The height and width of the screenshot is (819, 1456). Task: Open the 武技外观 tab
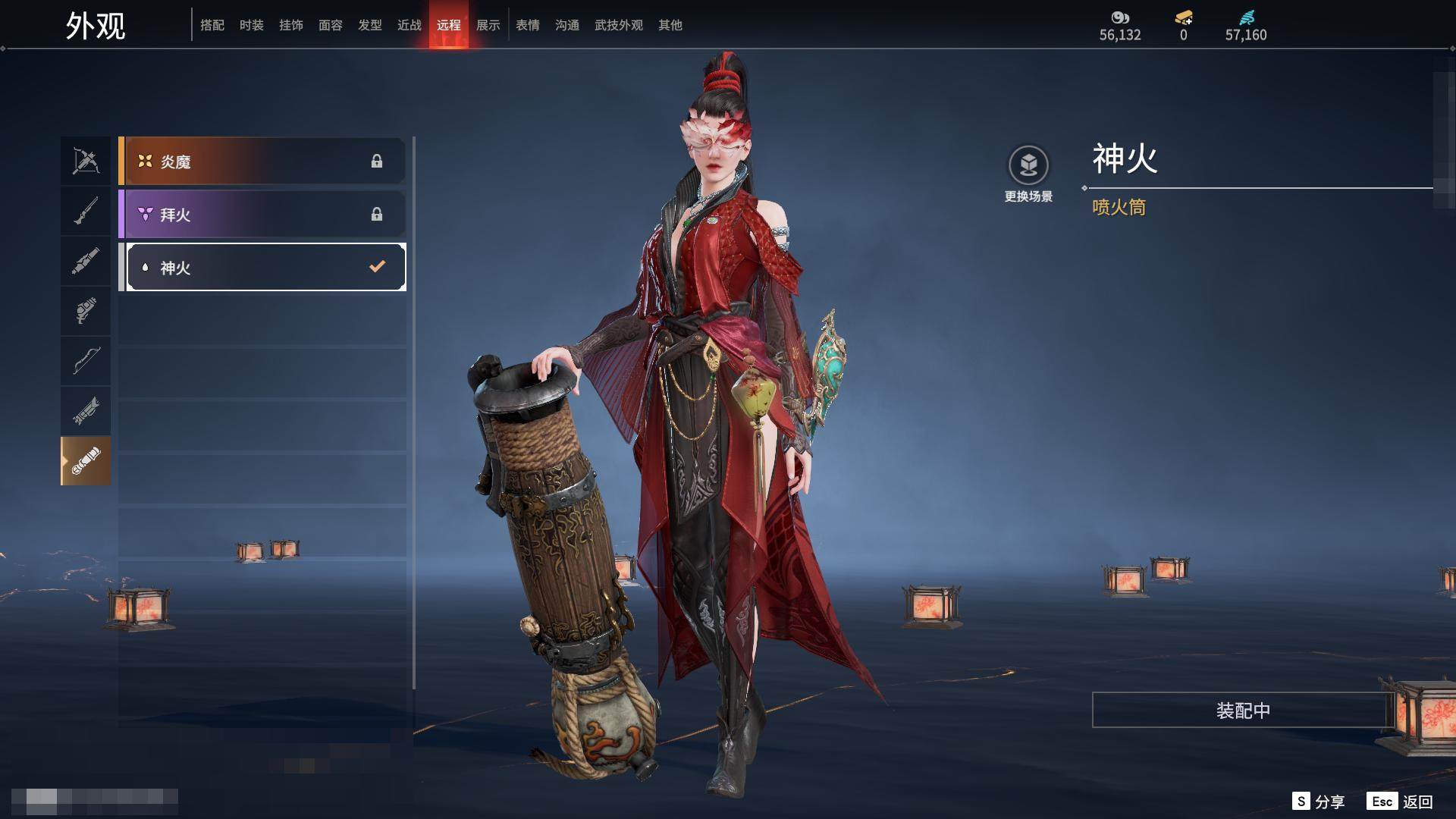619,25
